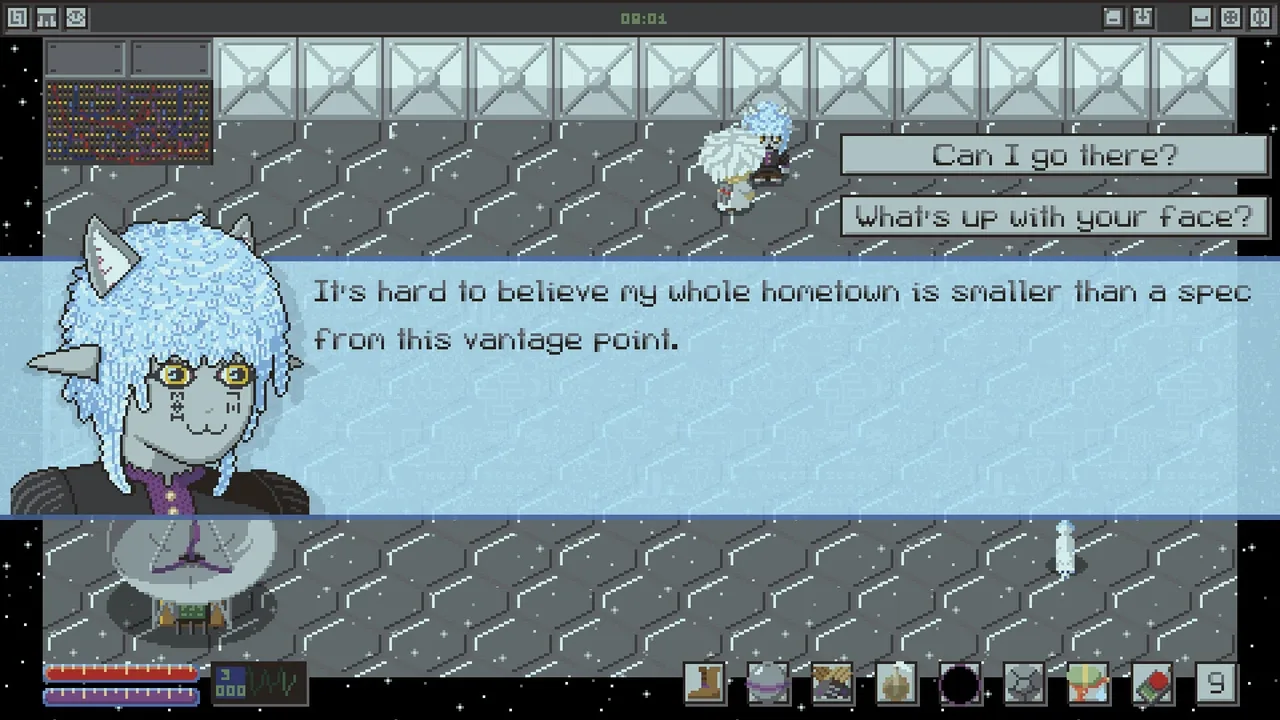Choose the "Can I go there?" reply
Screen dimensions: 1280x720
click(x=1054, y=155)
